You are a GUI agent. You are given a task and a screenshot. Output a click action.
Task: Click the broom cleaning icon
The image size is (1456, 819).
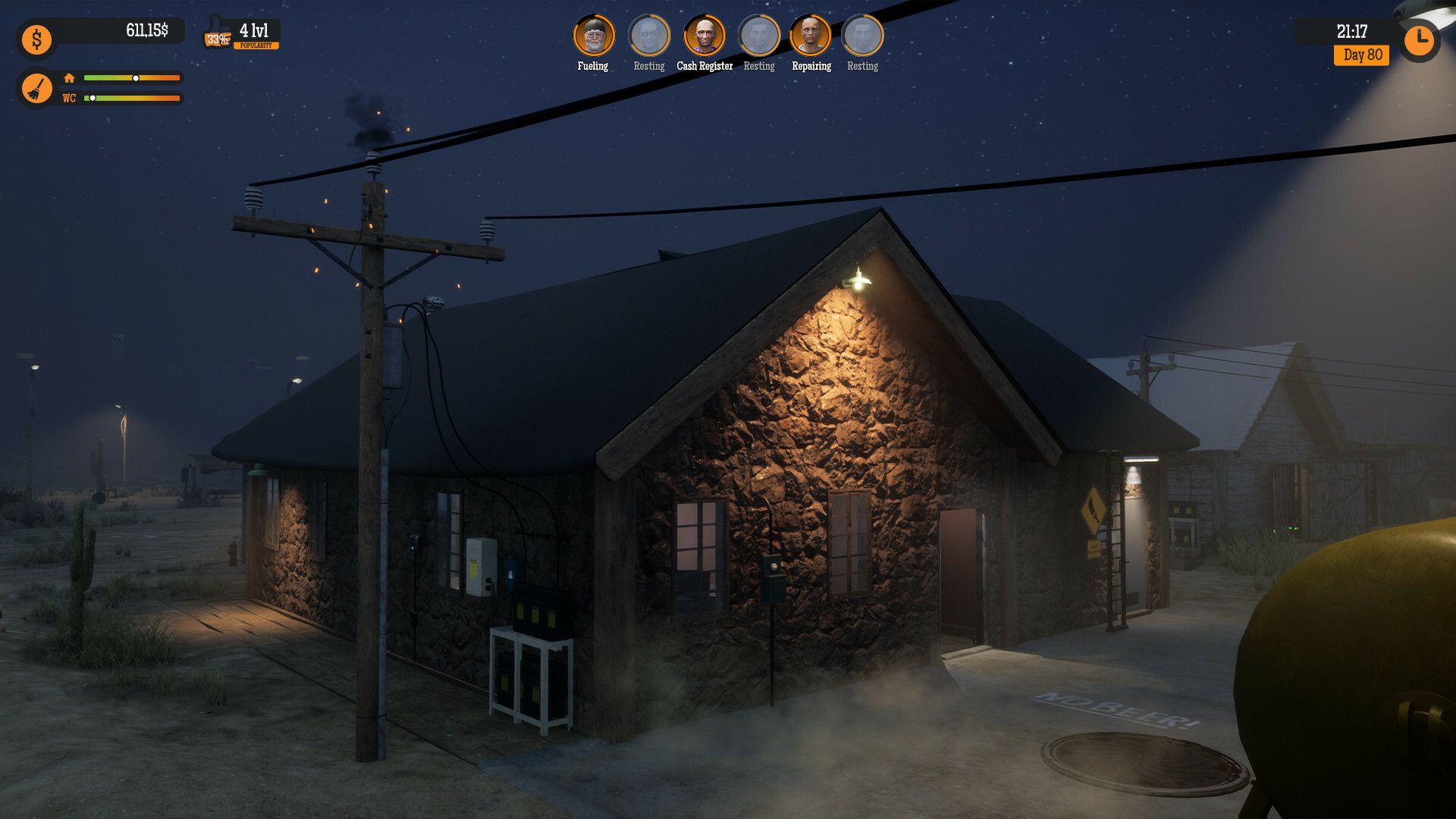click(36, 88)
